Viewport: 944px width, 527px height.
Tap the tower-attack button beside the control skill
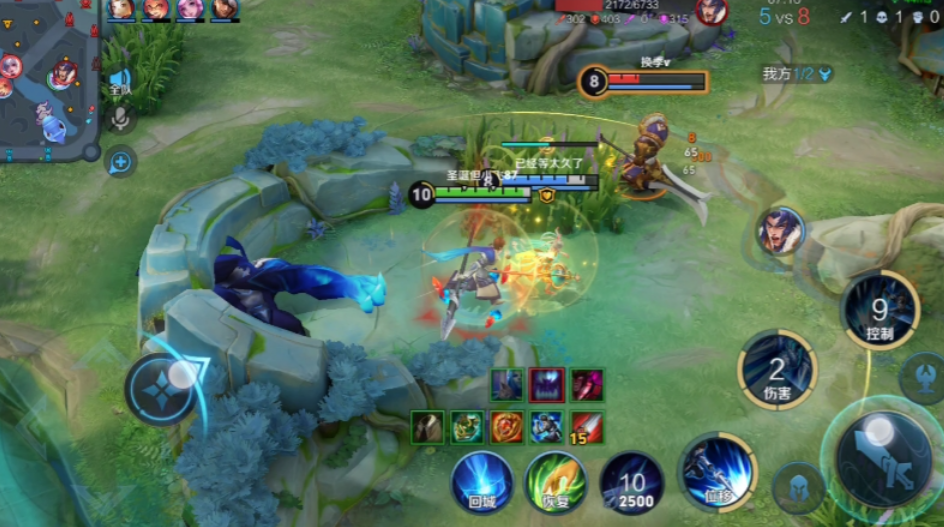(x=921, y=376)
